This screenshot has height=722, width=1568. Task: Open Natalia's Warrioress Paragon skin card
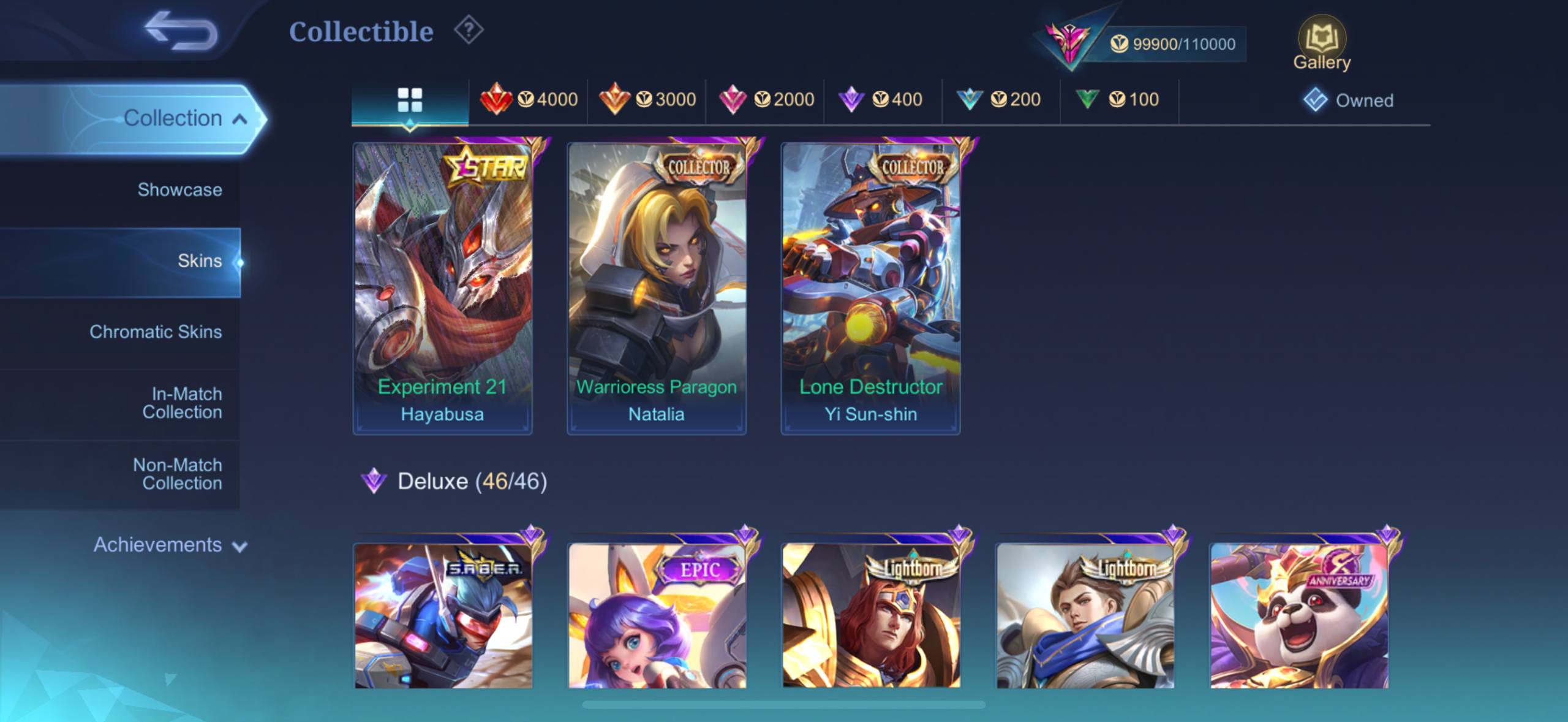tap(656, 287)
